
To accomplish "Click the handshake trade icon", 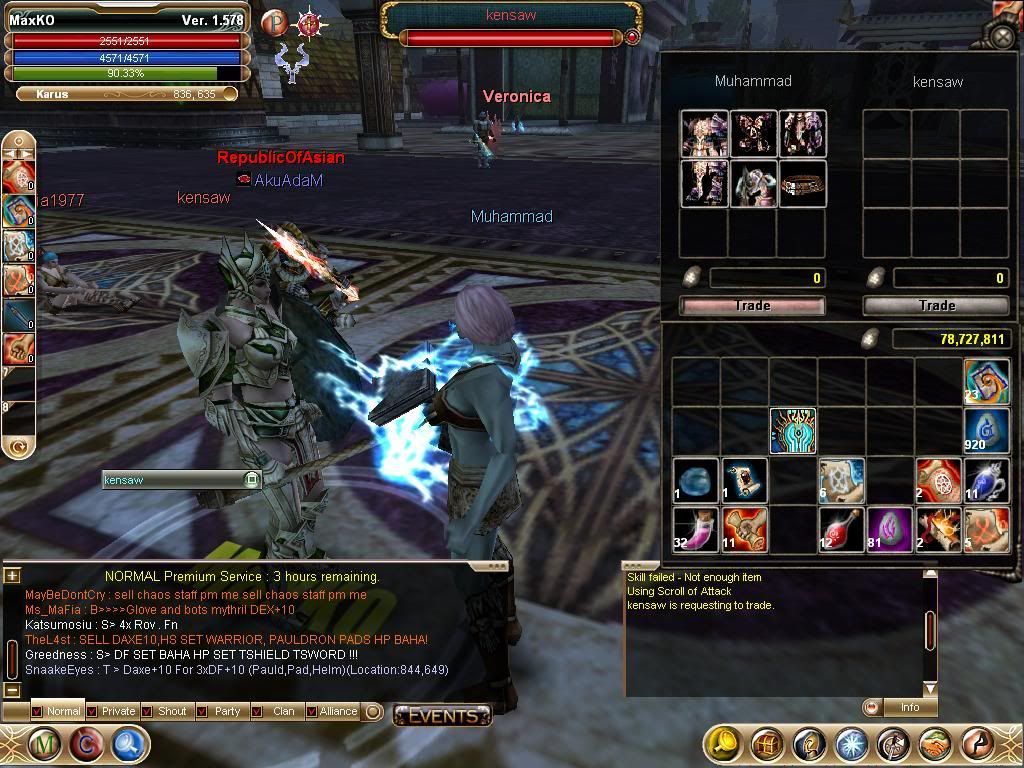I will (x=936, y=744).
